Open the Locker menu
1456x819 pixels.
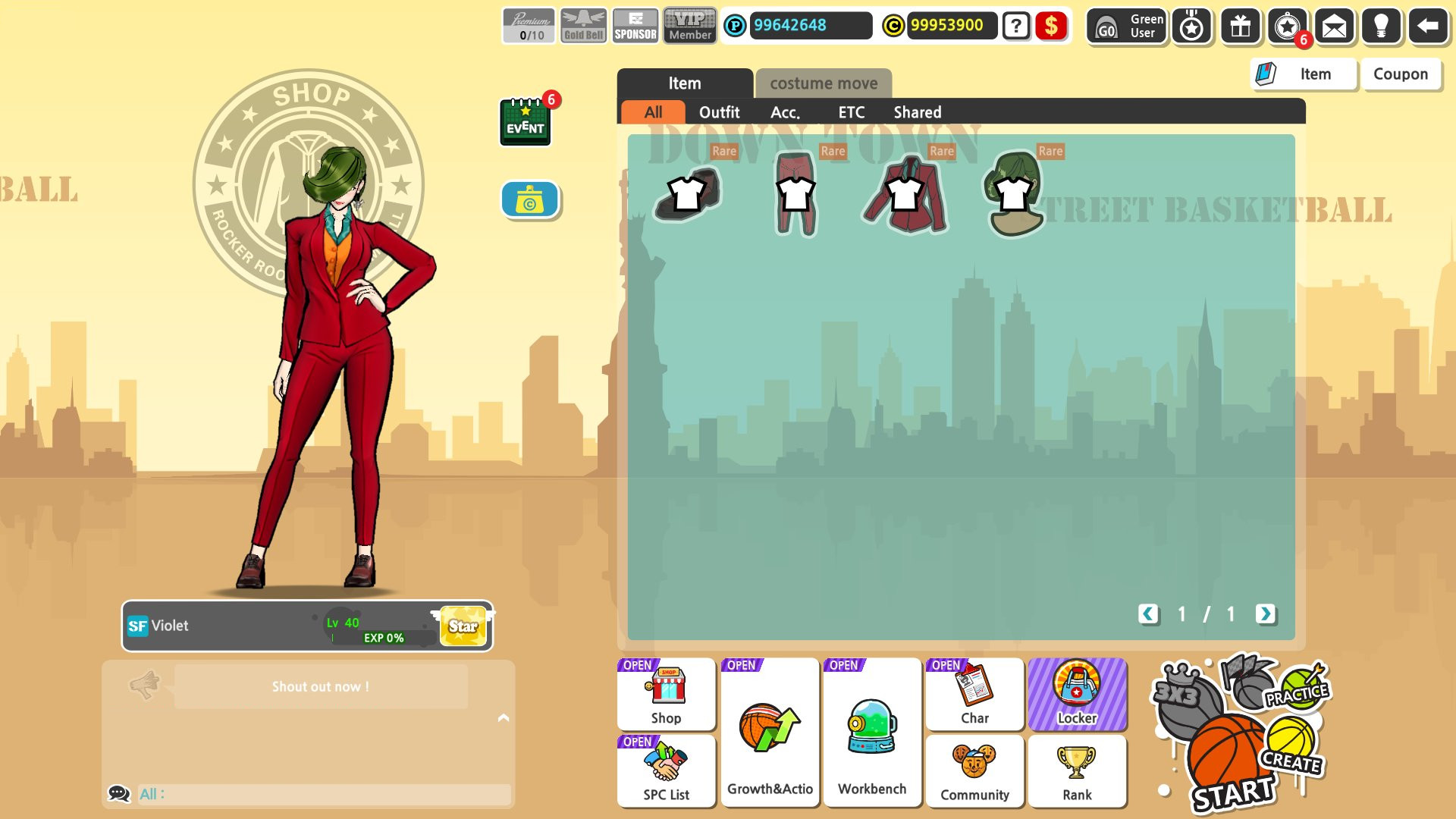(x=1078, y=694)
